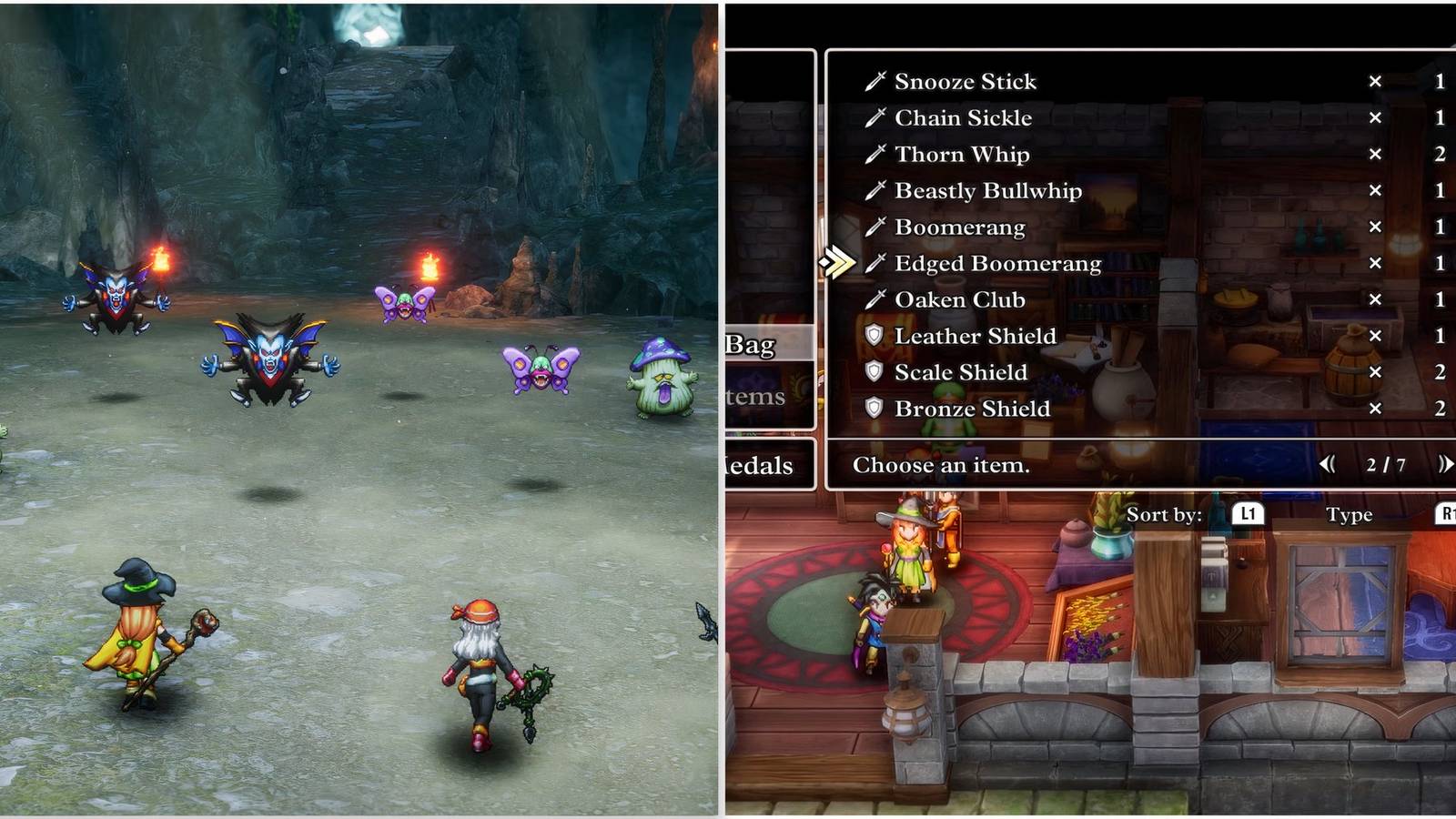Viewport: 1456px width, 819px height.
Task: Click the shield icon next to Leather Shield
Action: tap(873, 336)
